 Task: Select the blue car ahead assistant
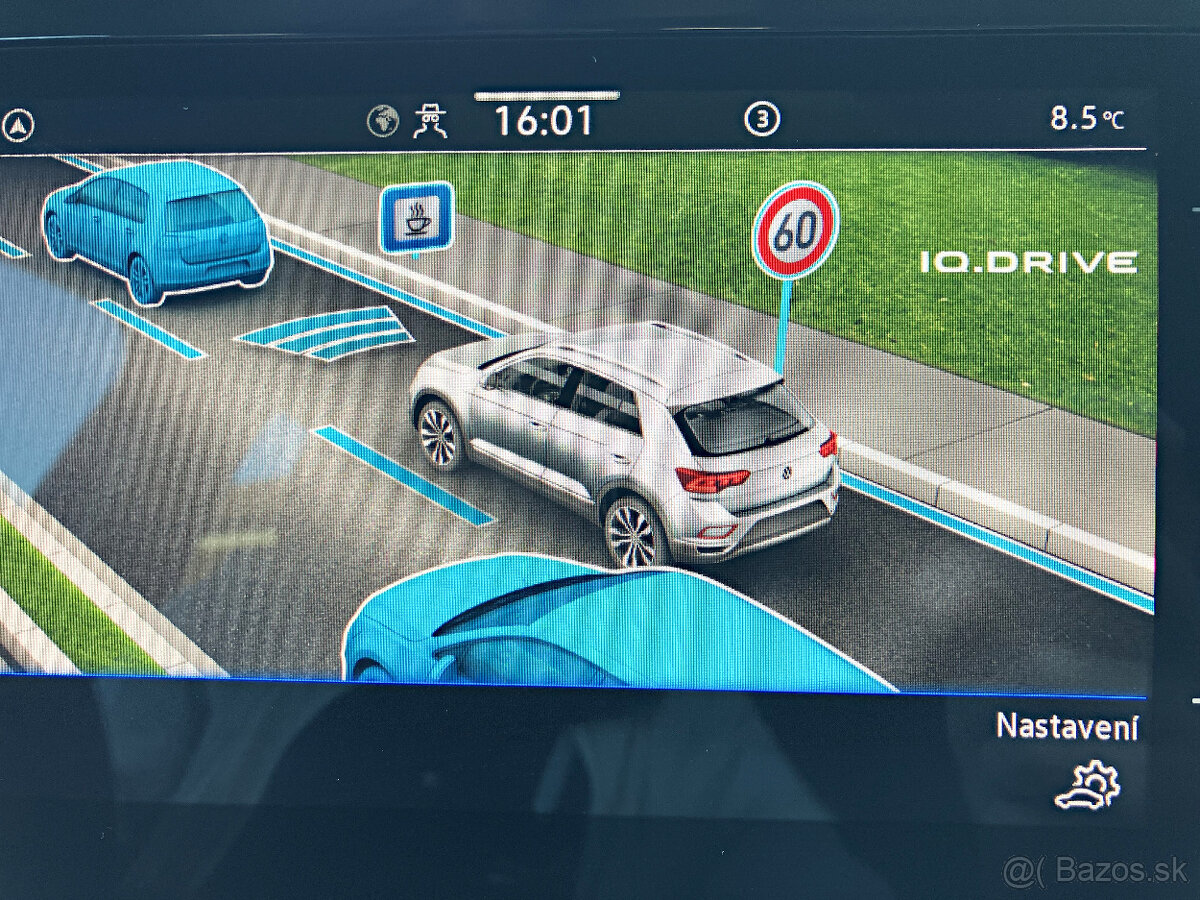[158, 229]
